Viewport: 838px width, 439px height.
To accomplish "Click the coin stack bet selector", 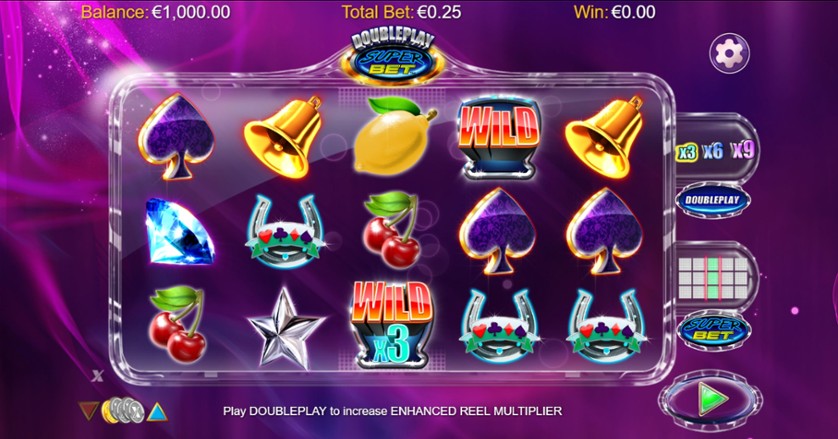I will click(x=122, y=410).
